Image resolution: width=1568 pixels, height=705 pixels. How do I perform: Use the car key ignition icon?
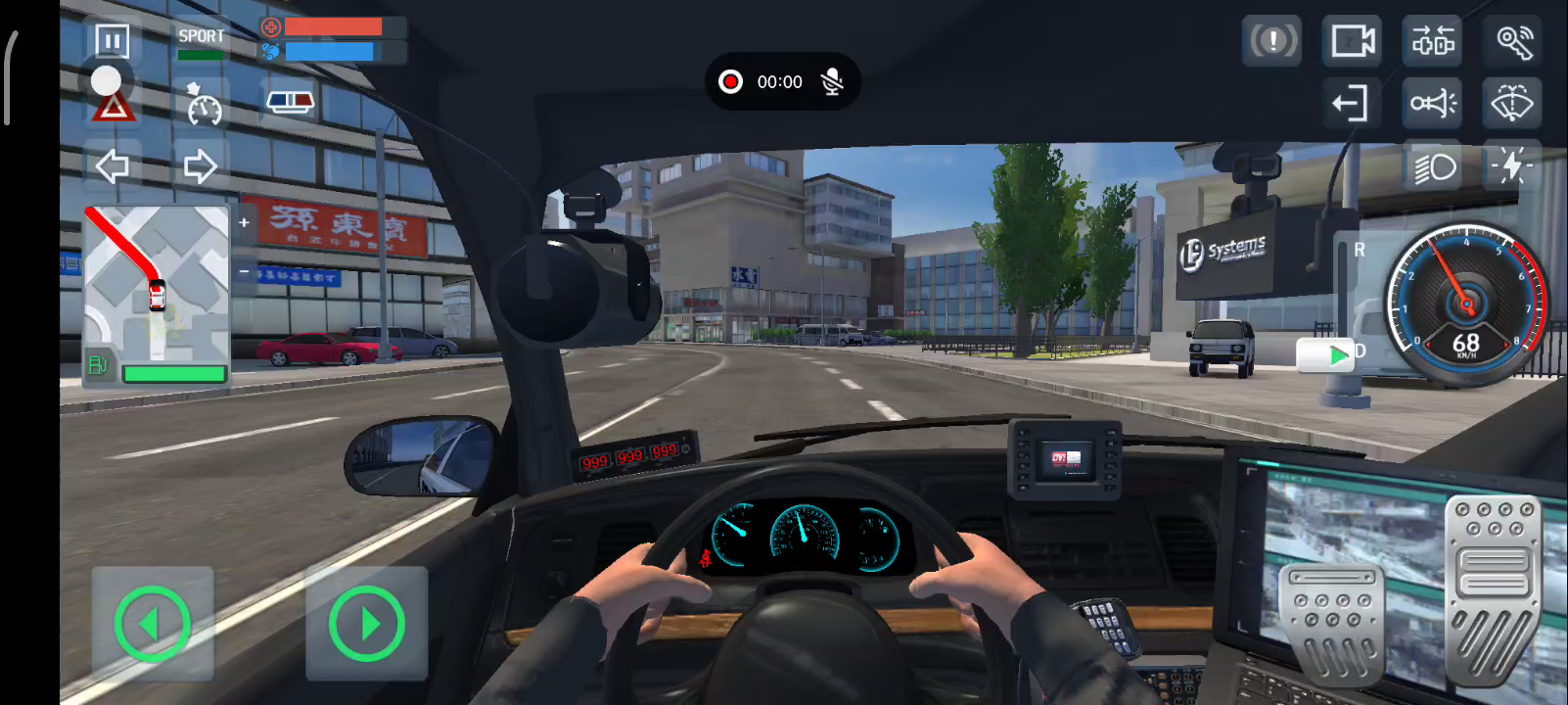1513,41
